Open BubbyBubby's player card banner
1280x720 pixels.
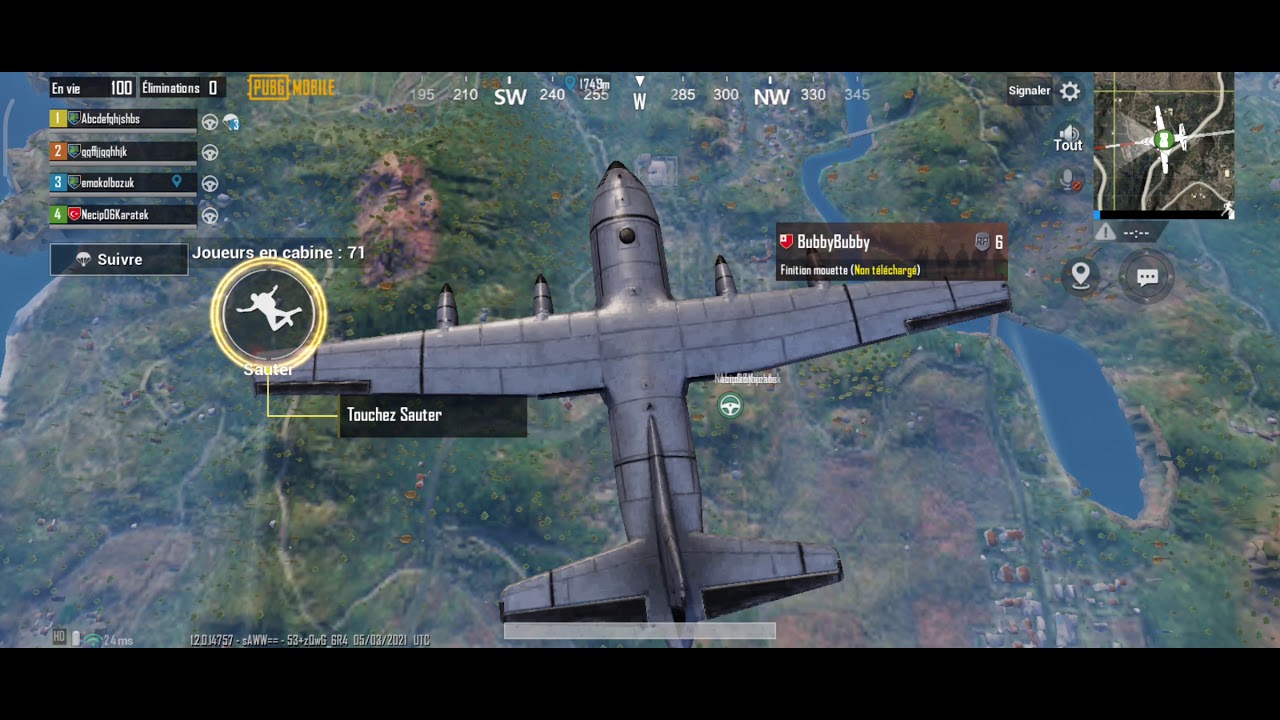click(x=892, y=254)
